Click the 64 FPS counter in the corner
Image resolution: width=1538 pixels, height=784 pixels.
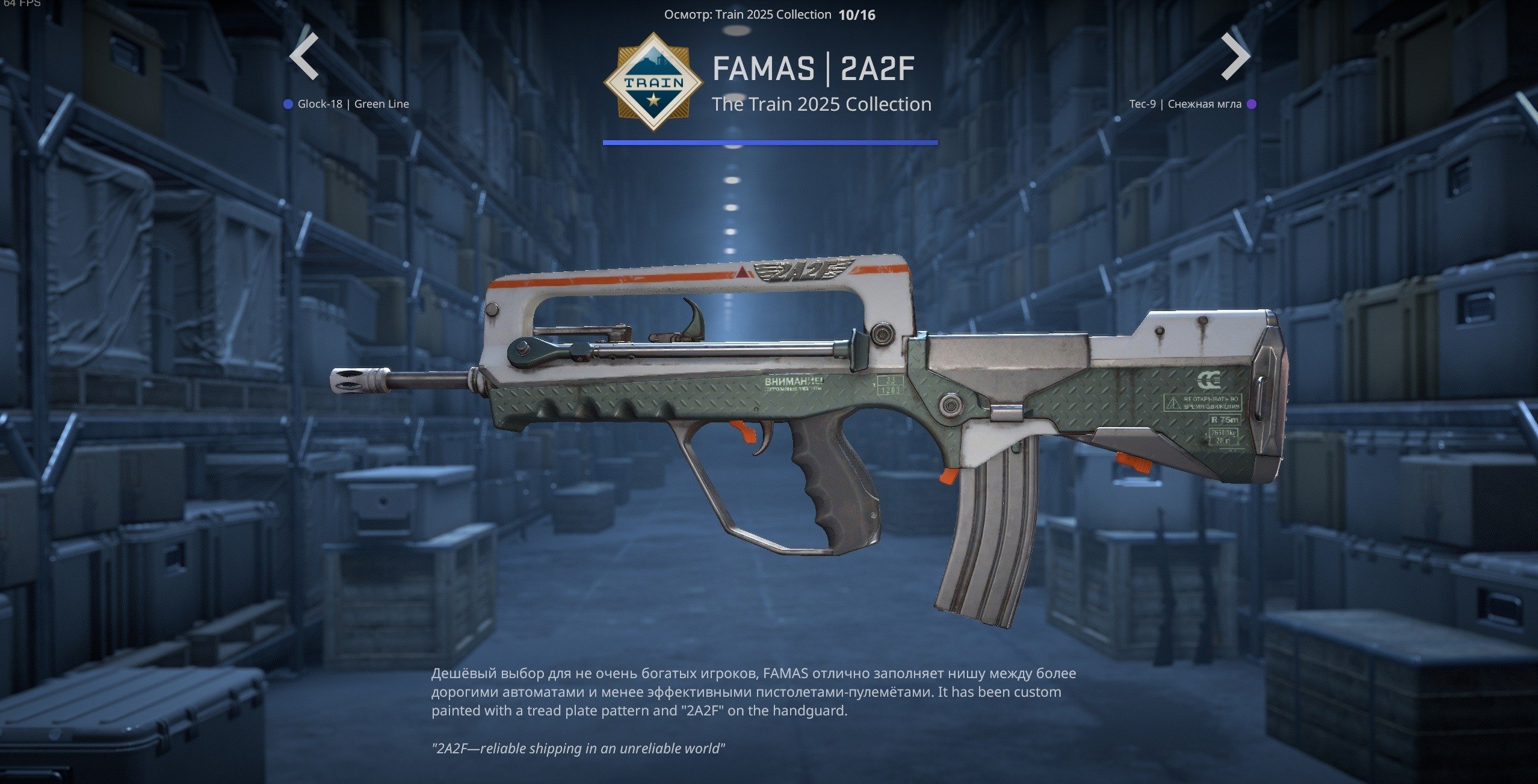coord(22,5)
